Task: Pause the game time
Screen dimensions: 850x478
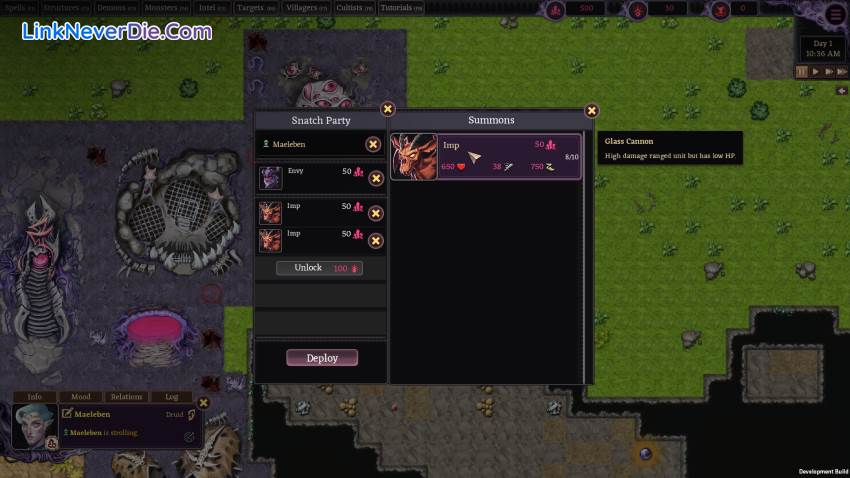Action: coord(802,72)
